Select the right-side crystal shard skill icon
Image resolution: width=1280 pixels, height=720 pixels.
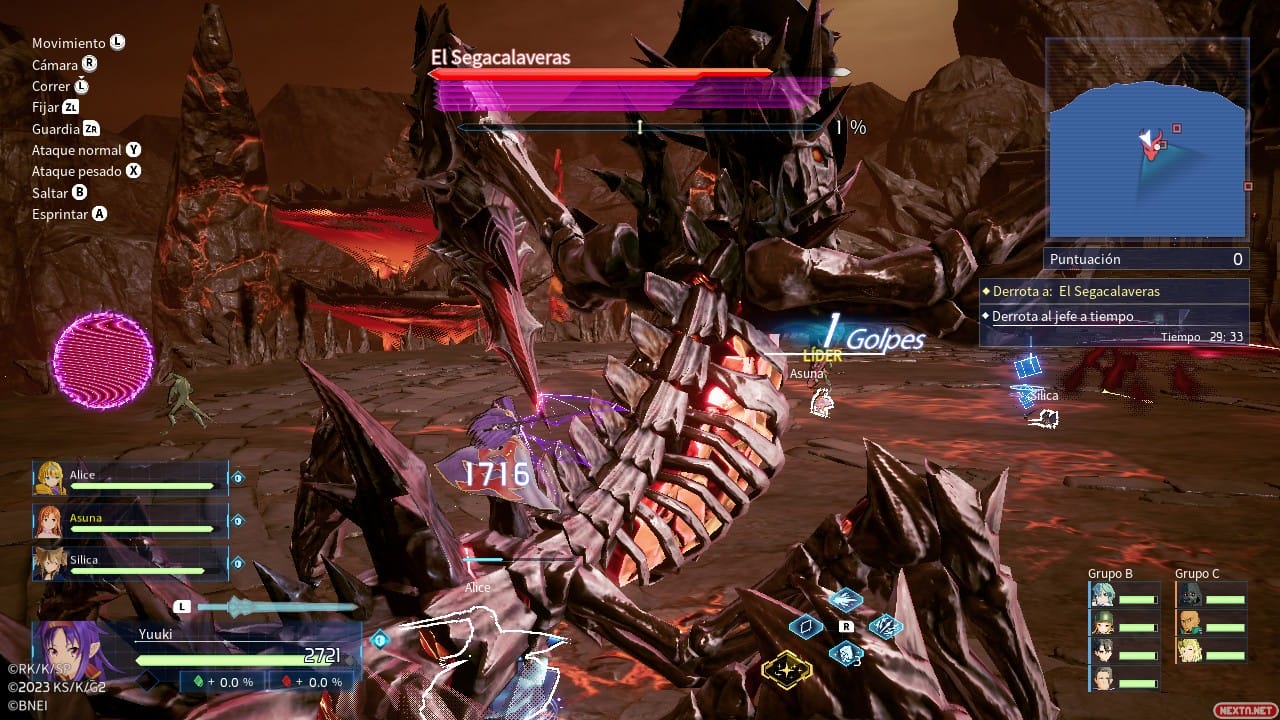pos(884,627)
